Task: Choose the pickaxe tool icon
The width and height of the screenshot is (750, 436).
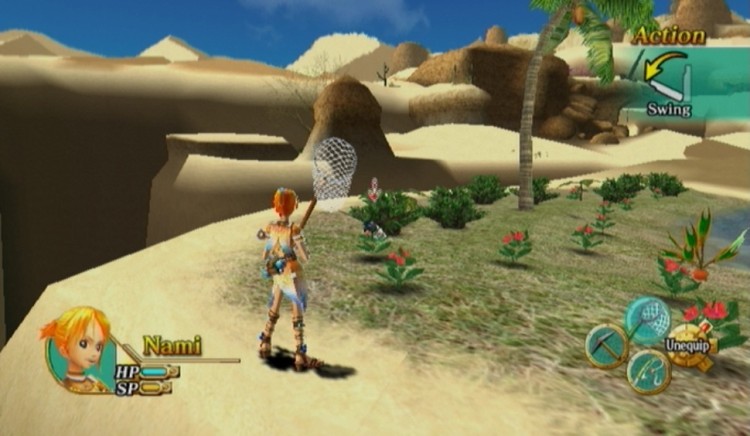Action: point(607,346)
